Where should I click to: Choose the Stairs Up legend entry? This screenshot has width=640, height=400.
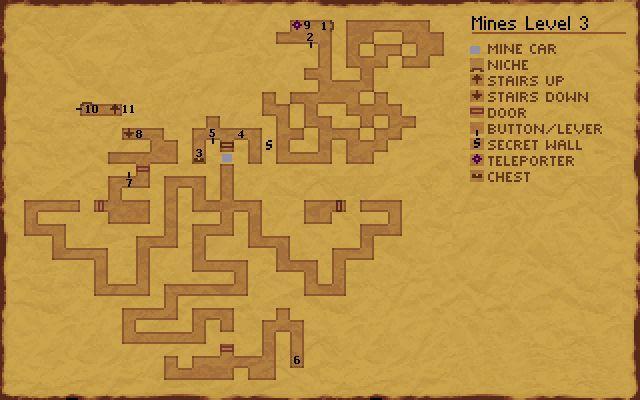524,81
